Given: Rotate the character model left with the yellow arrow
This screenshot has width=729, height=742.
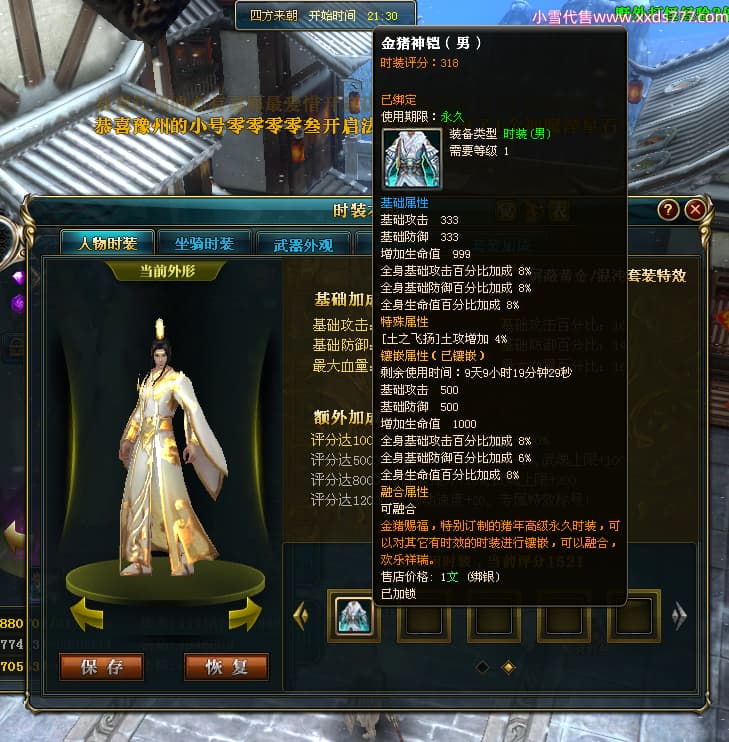Looking at the screenshot, I should [85, 615].
